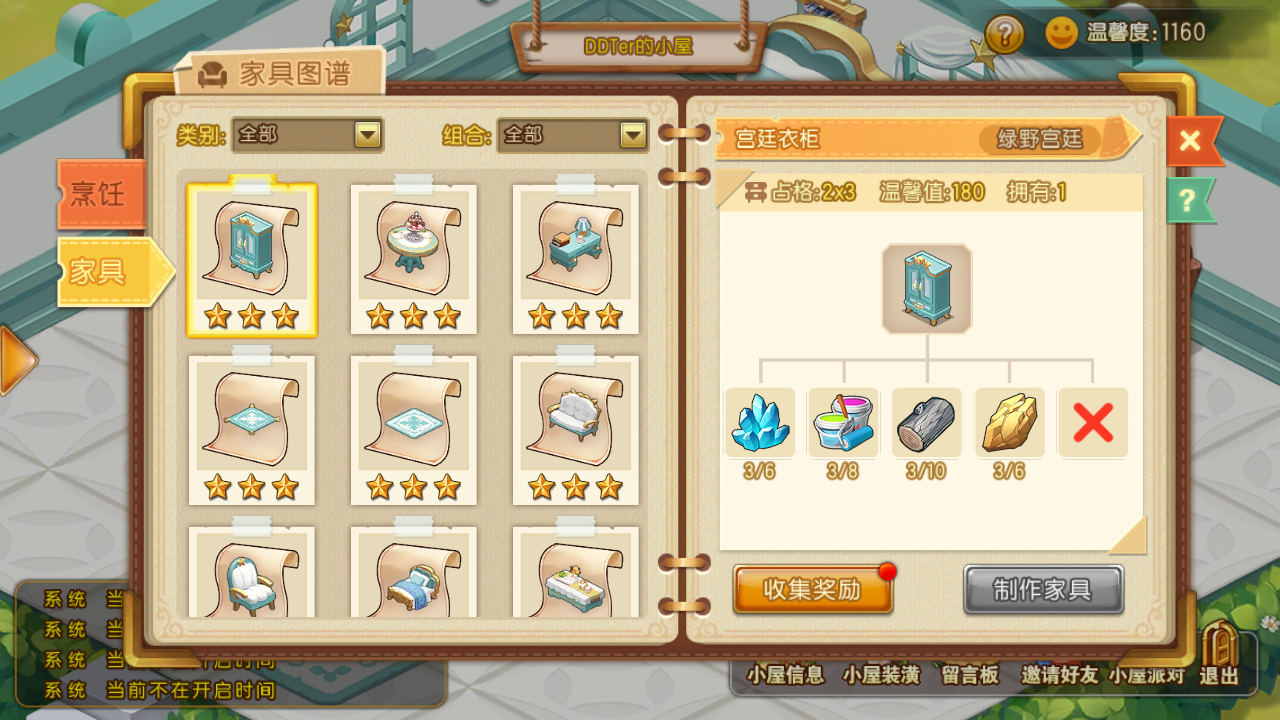Click the paint bucket material icon
Viewport: 1280px width, 720px height.
(843, 422)
